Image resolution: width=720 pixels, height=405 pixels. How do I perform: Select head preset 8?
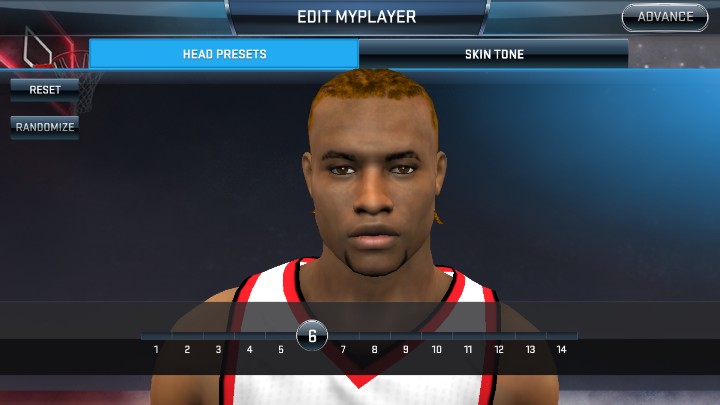click(375, 349)
